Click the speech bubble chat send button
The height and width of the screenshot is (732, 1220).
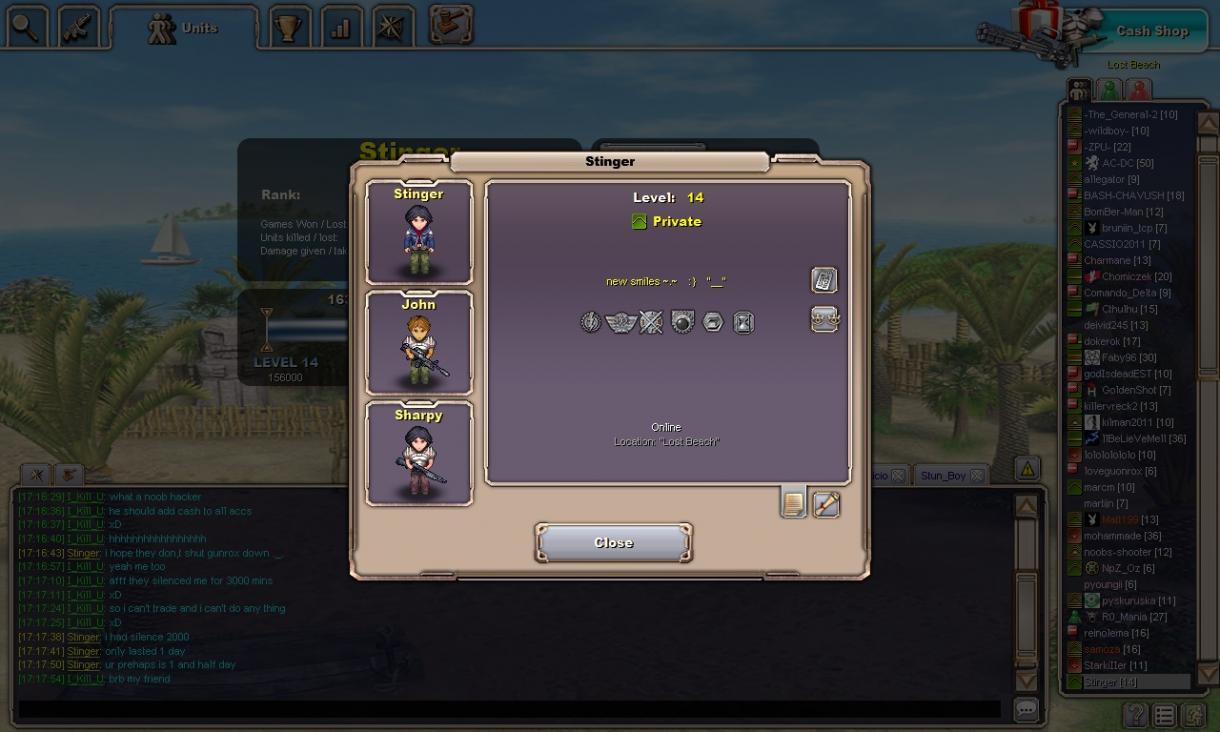tap(1026, 709)
